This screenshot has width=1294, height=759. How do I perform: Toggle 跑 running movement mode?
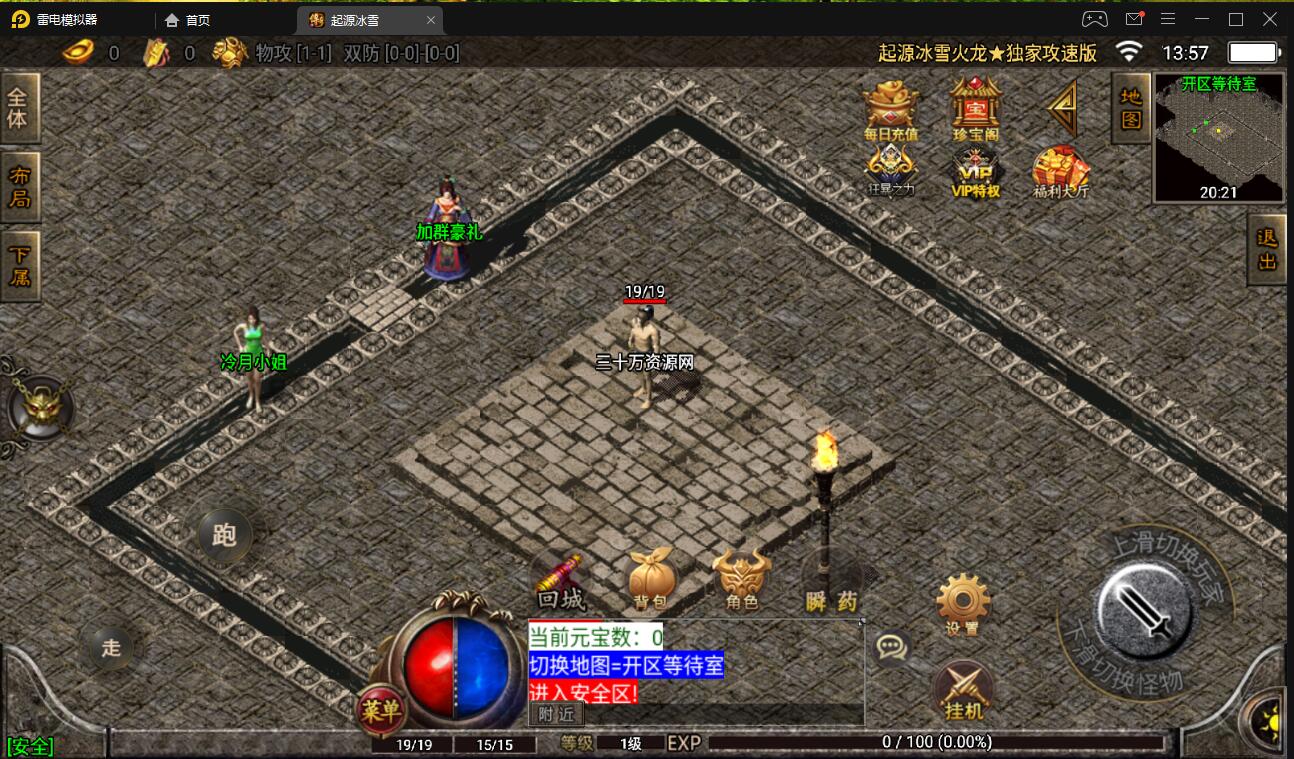[x=224, y=536]
